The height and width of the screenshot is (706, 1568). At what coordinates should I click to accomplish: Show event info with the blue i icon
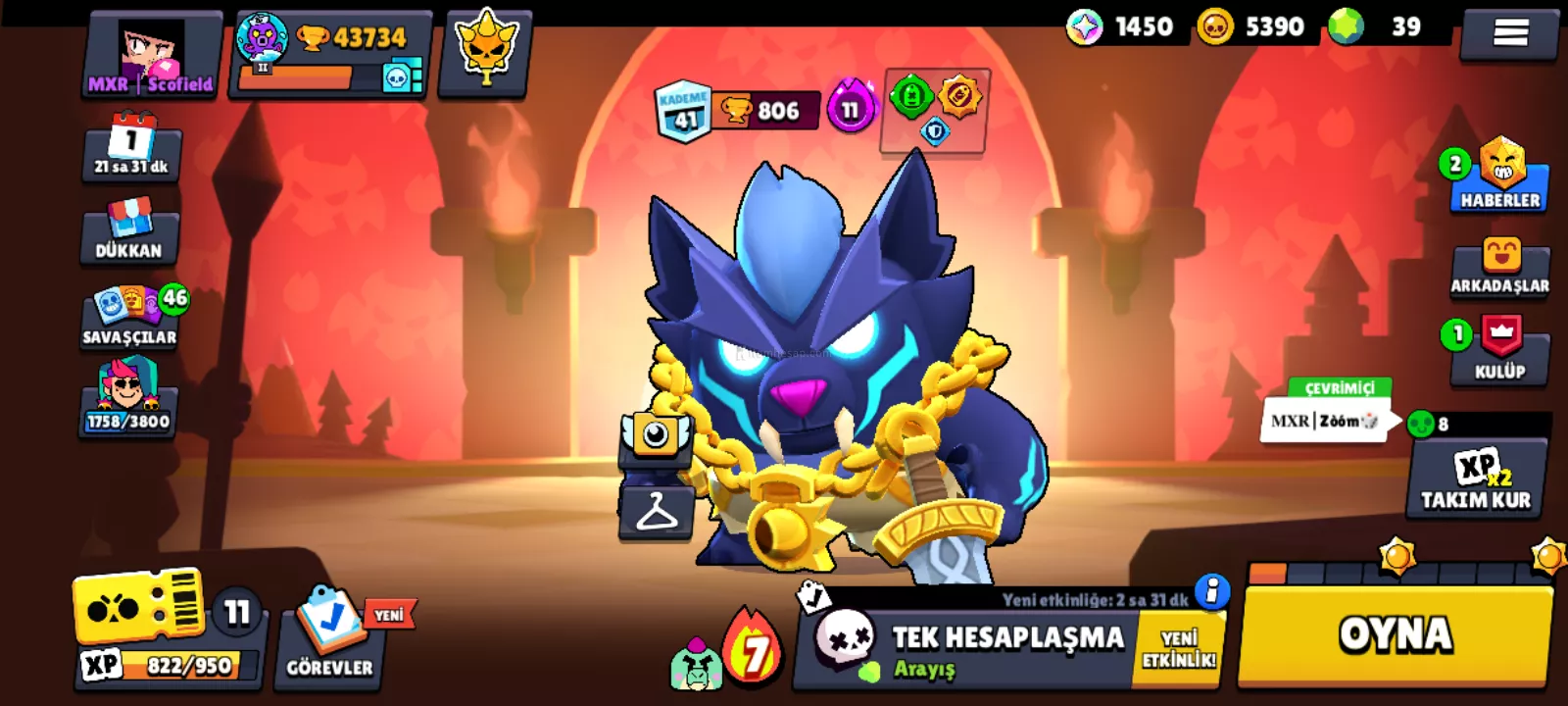pyautogui.click(x=1212, y=590)
